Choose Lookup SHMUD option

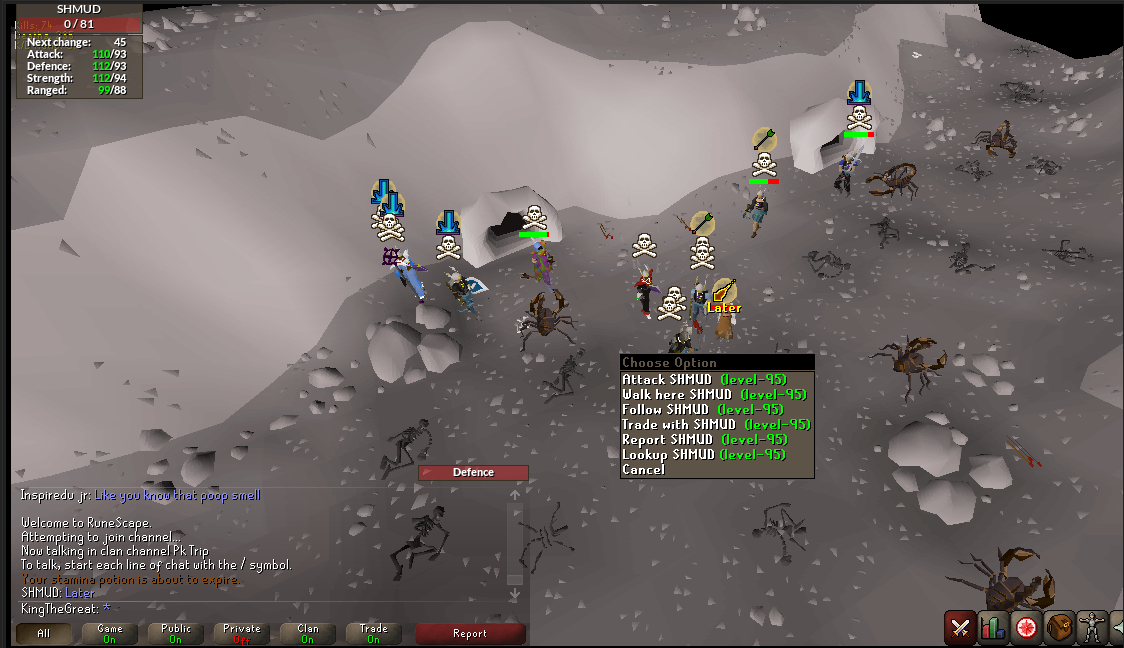[x=705, y=455]
